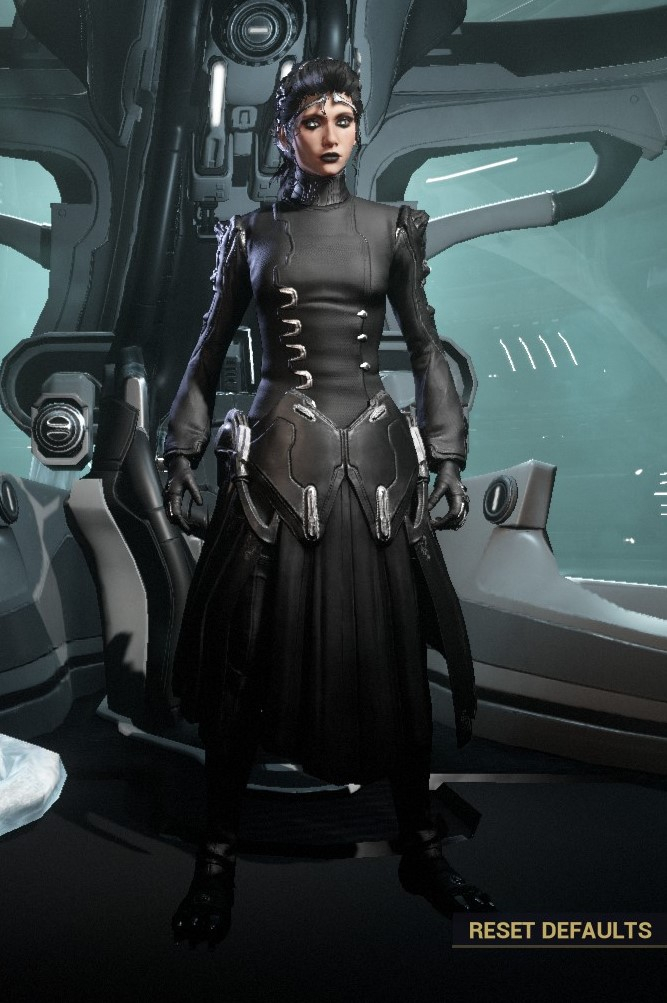667x1003 pixels.
Task: Click the Reset Defaults button
Action: [559, 930]
